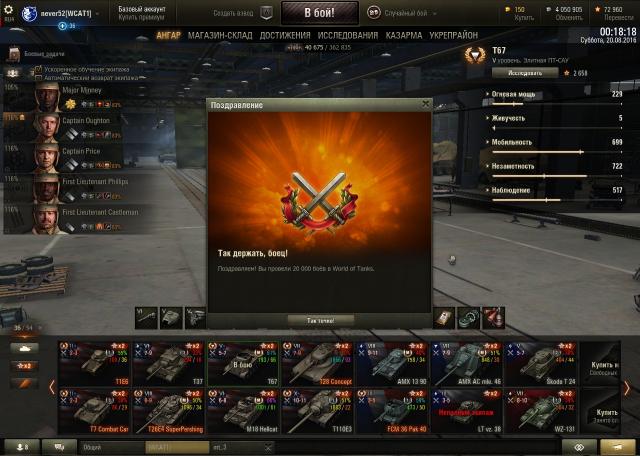Close the 'Поздравление' congratulation window

tap(425, 103)
